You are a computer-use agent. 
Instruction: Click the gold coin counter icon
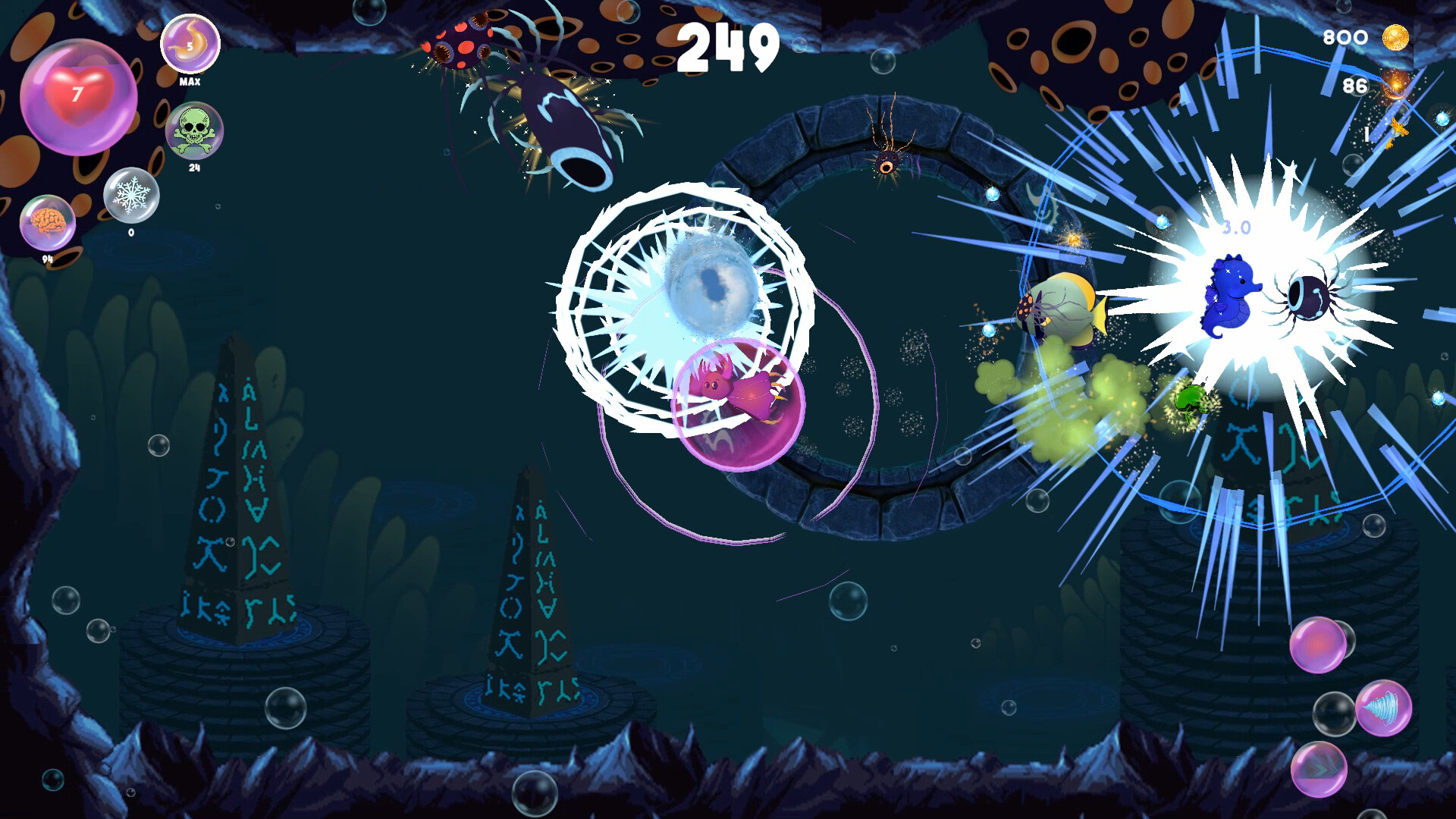pos(1396,38)
